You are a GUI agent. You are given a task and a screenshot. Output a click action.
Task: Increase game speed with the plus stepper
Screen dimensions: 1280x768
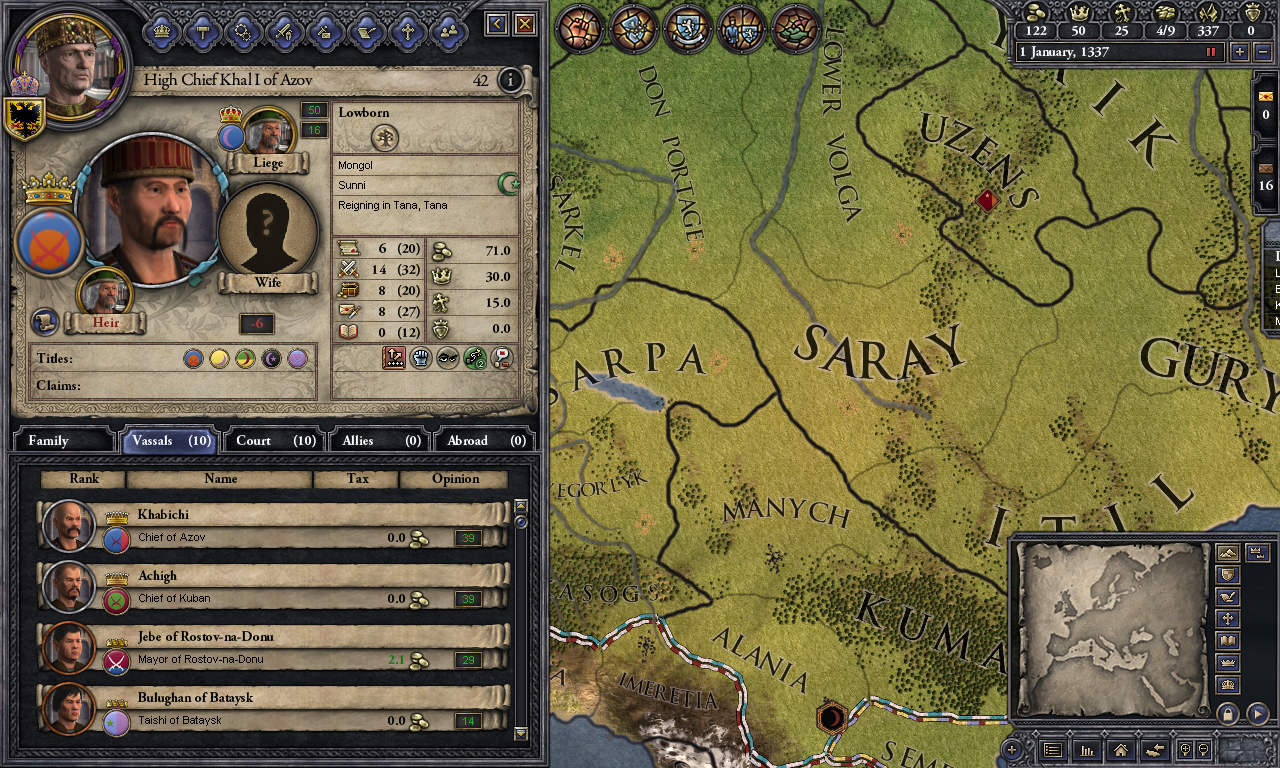click(x=1240, y=52)
